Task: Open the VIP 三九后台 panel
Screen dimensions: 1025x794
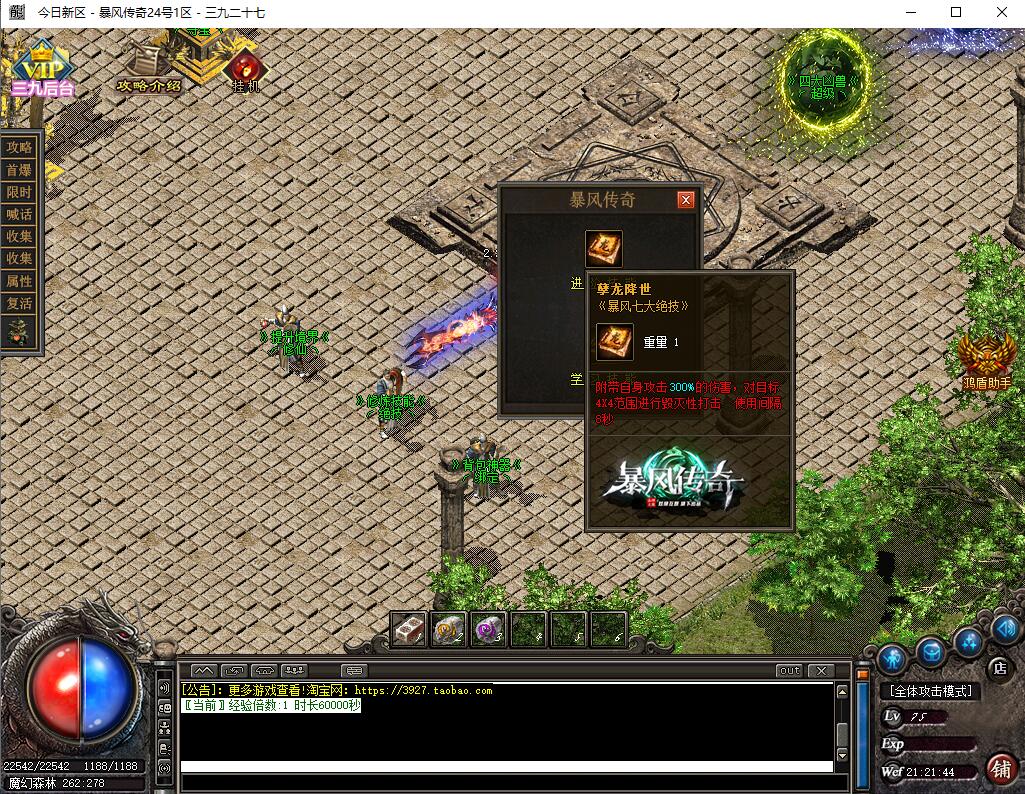Action: tap(43, 70)
